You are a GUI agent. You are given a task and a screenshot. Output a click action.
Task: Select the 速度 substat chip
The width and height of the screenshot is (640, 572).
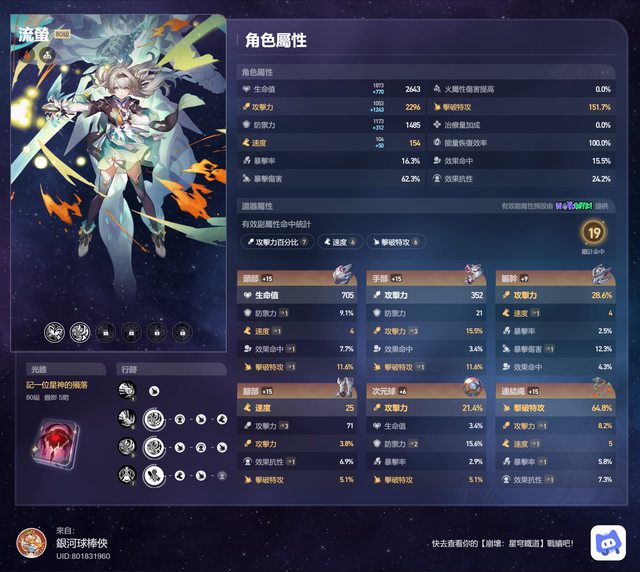tap(343, 242)
